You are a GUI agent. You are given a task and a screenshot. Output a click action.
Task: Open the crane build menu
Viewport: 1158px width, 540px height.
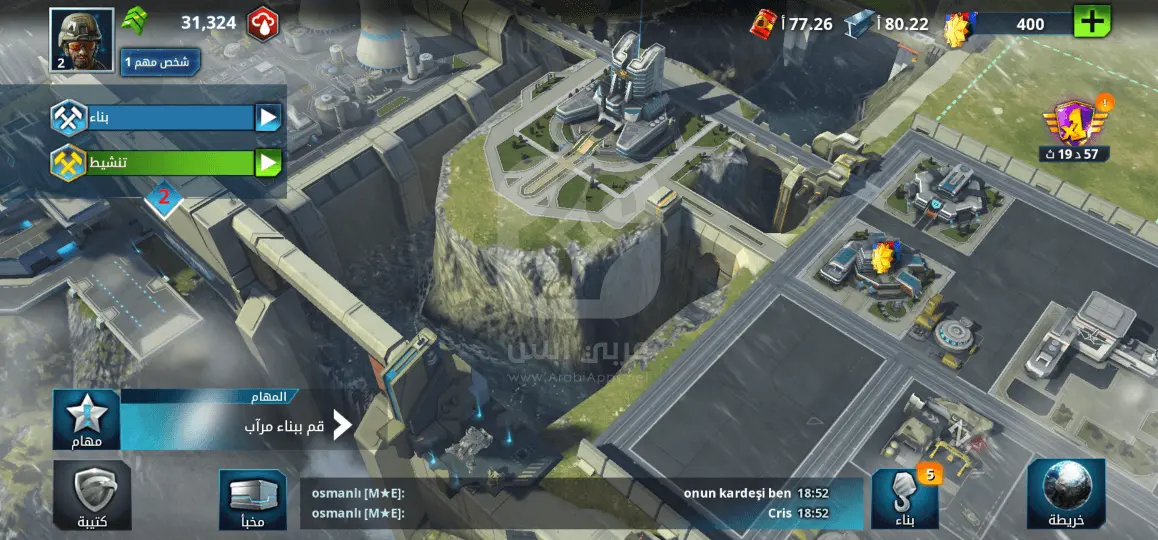[905, 496]
